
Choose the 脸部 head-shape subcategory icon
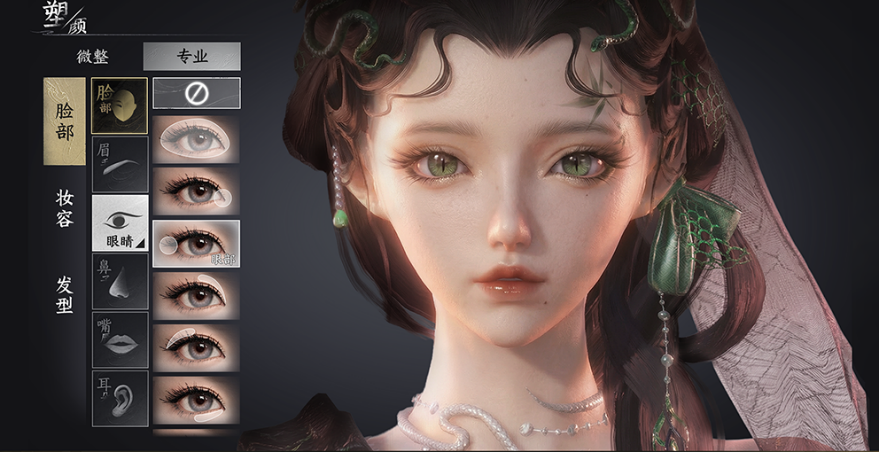pyautogui.click(x=120, y=106)
